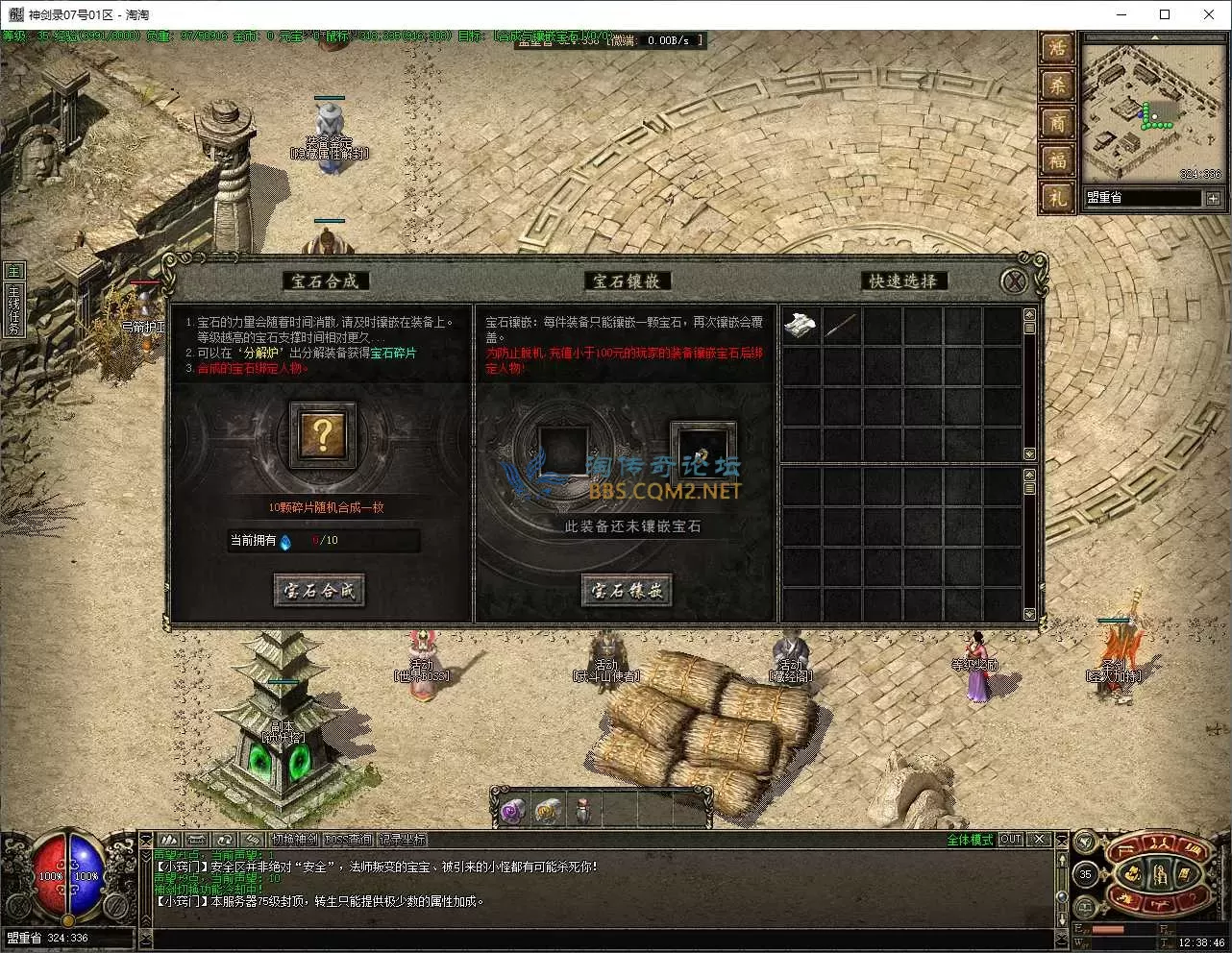Open the 活 activity side button
The image size is (1232, 953).
[x=1056, y=48]
